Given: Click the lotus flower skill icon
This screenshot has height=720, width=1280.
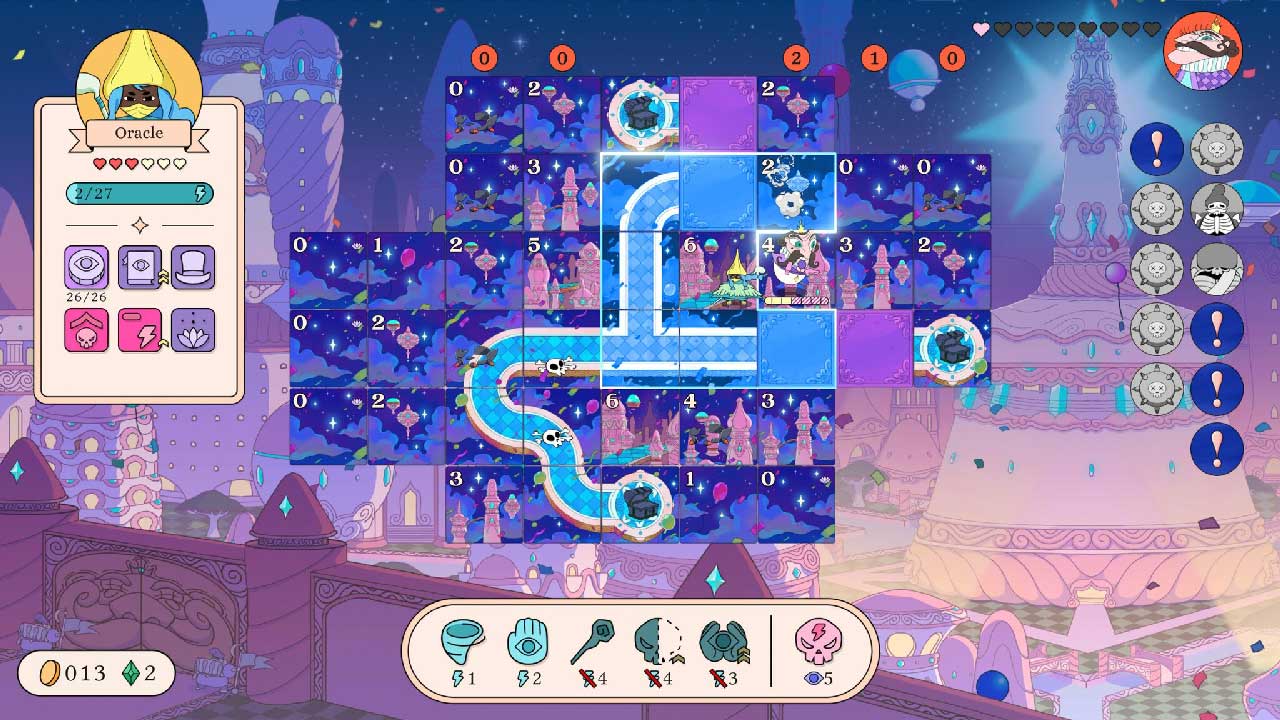Looking at the screenshot, I should tap(192, 330).
